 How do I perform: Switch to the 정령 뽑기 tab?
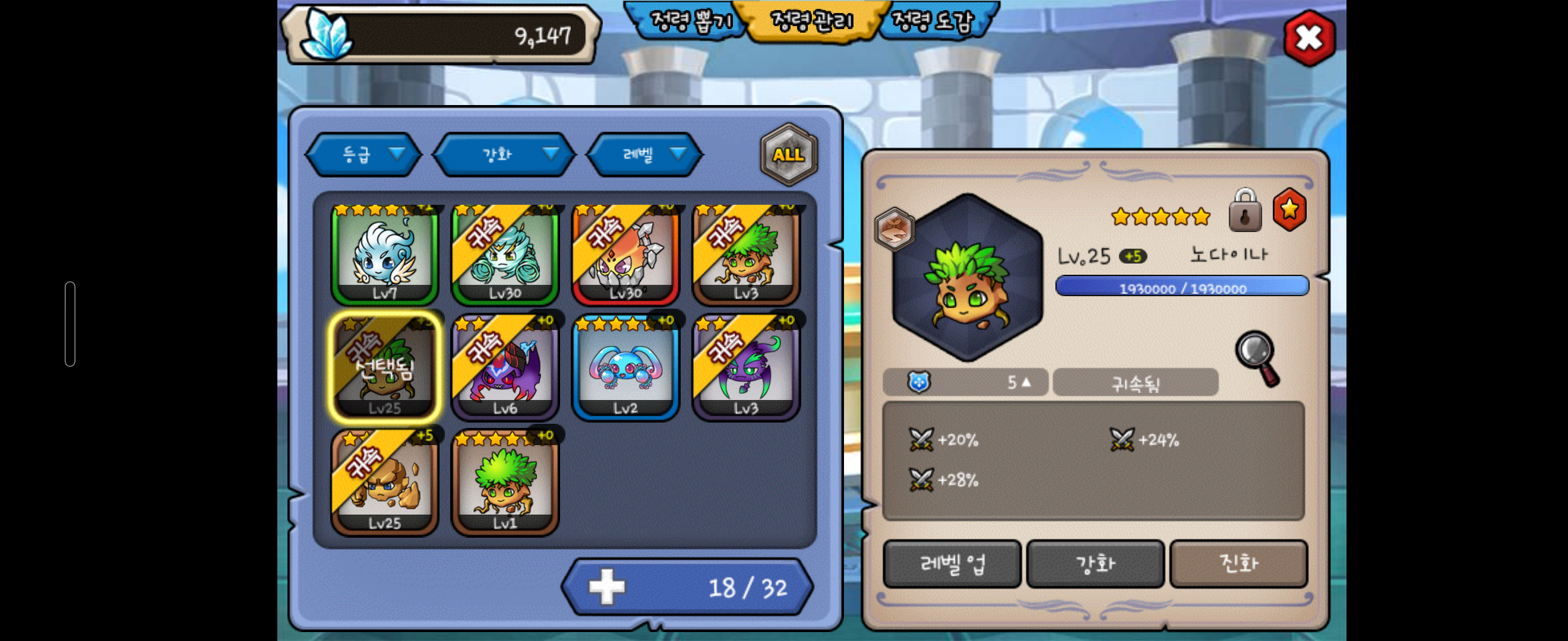click(x=690, y=22)
